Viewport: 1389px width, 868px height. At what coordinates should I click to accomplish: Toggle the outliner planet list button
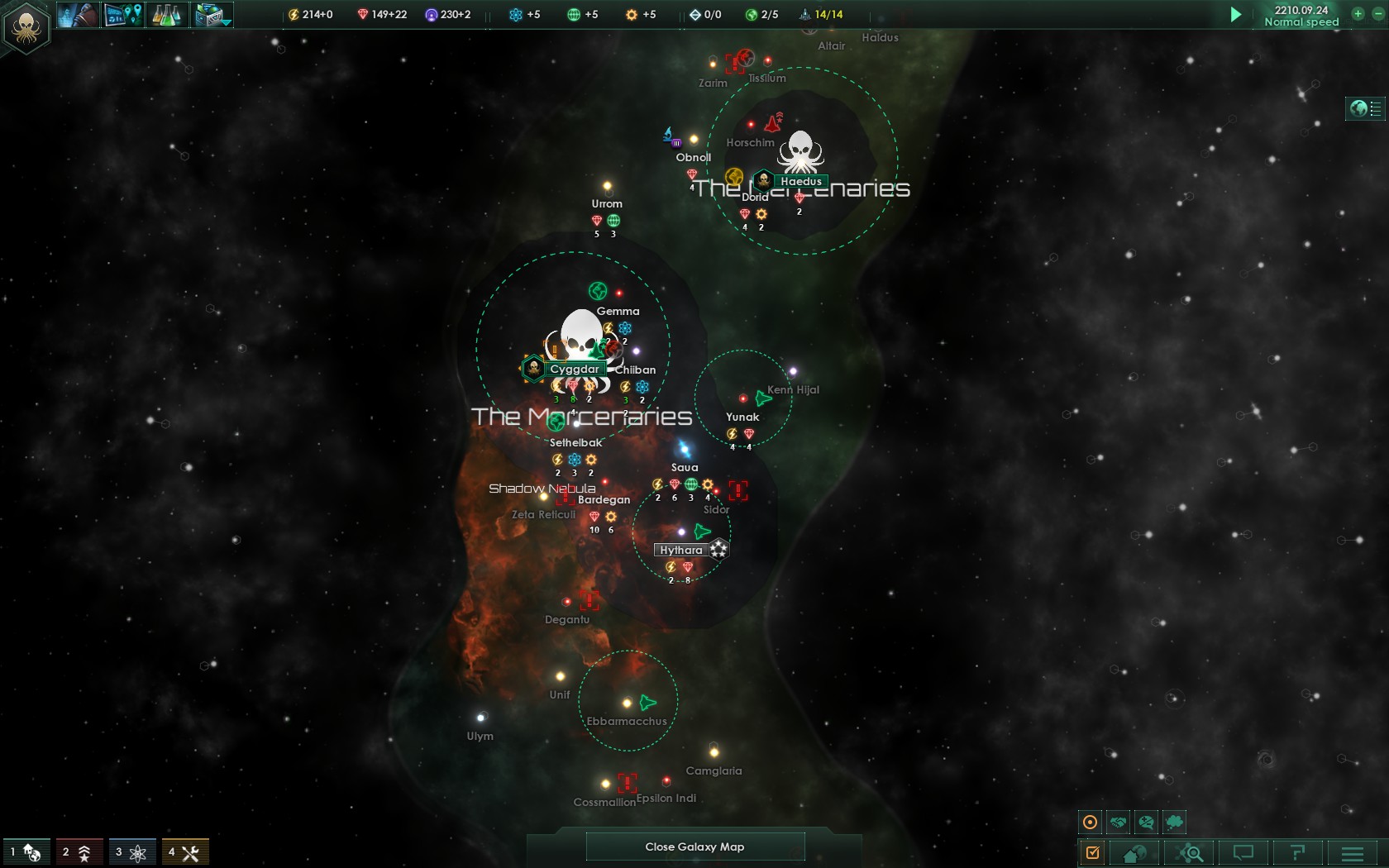click(x=1366, y=108)
